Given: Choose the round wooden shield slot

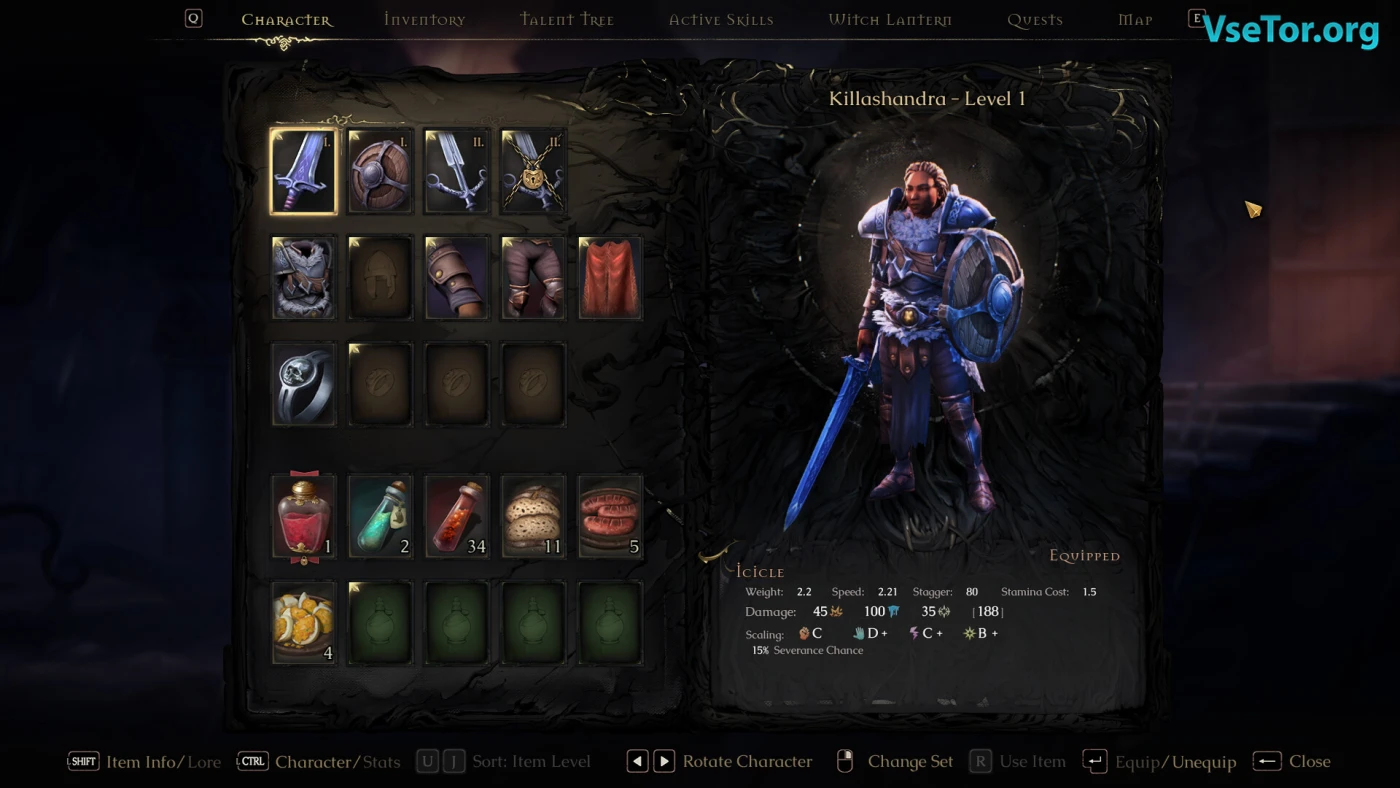Looking at the screenshot, I should pyautogui.click(x=380, y=171).
